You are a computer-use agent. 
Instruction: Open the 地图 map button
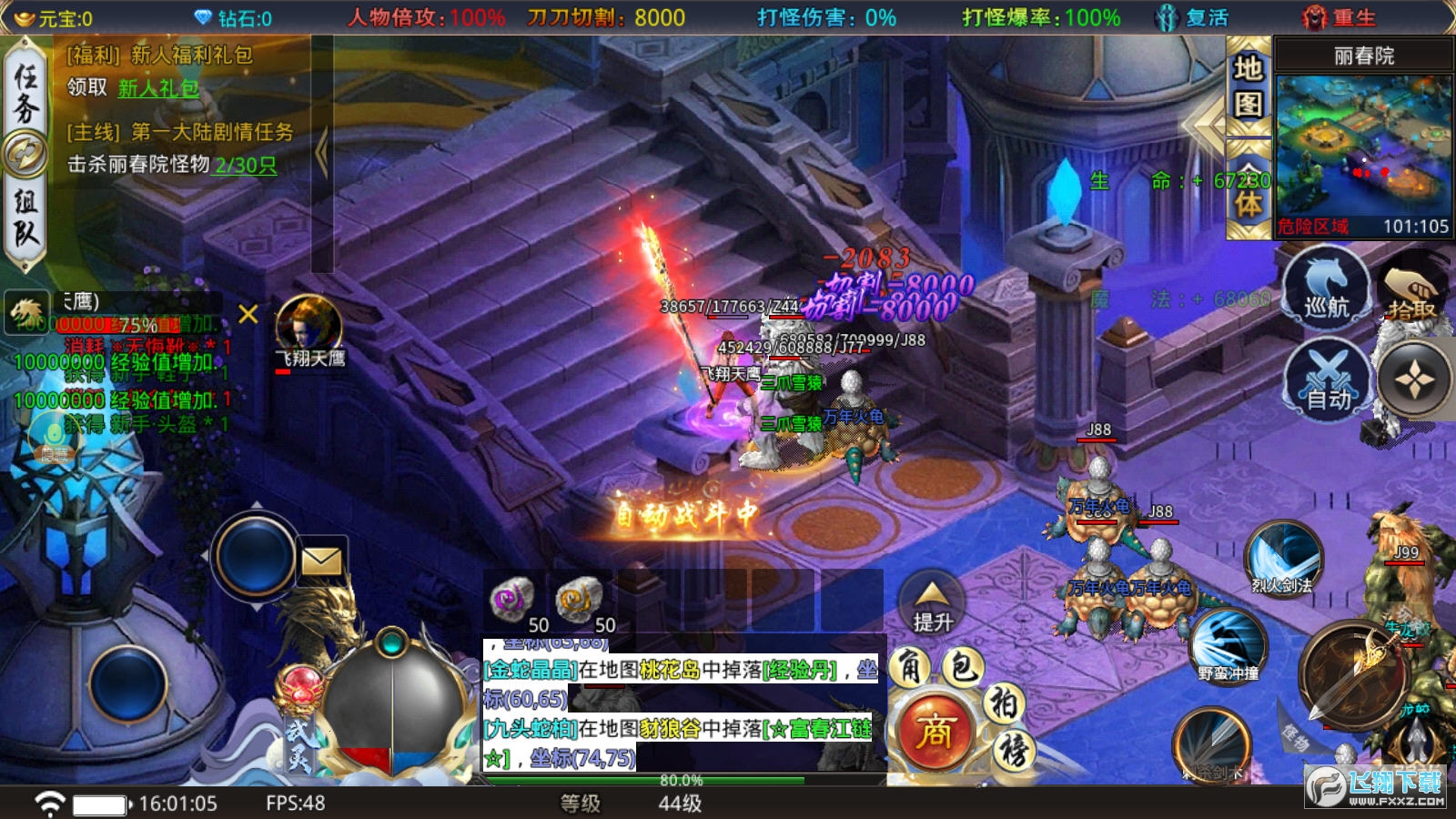1248,86
